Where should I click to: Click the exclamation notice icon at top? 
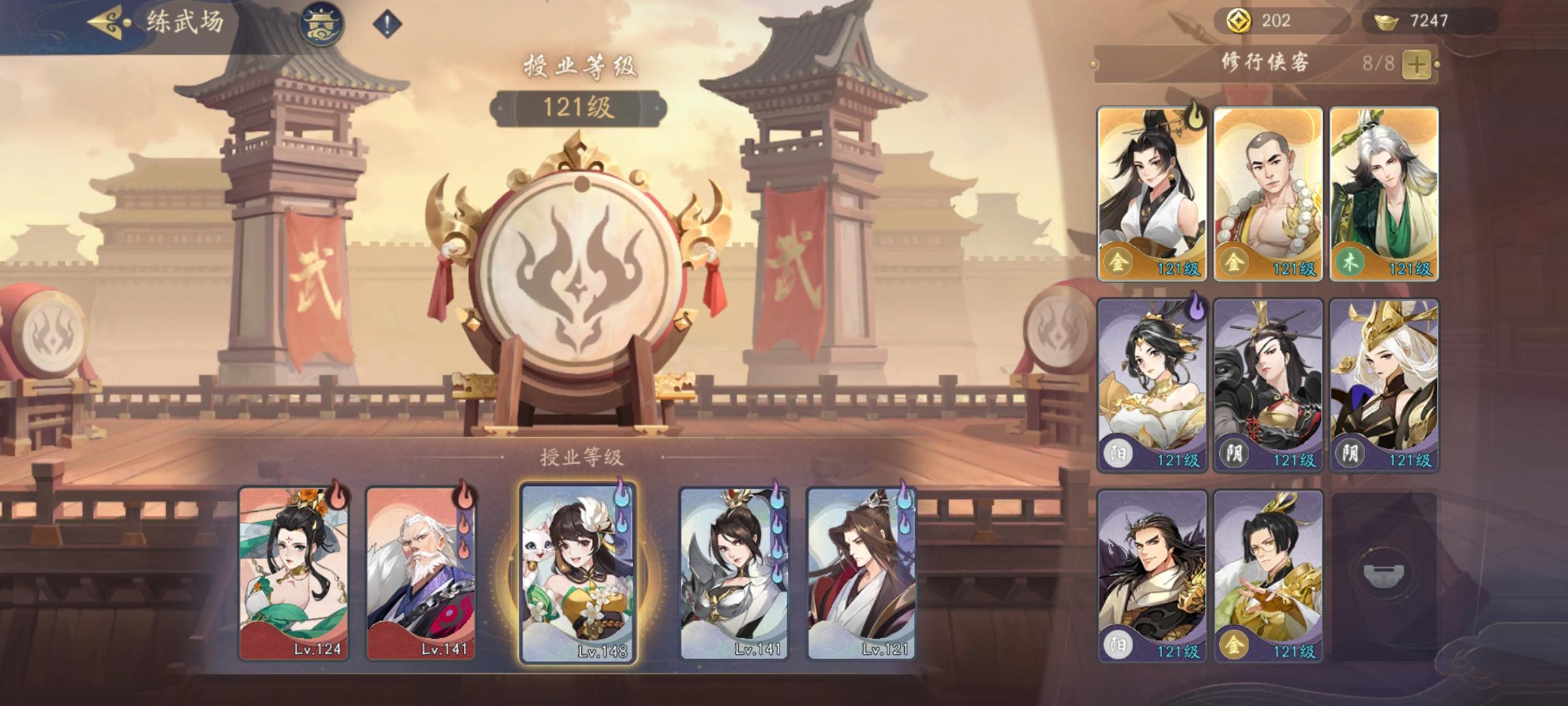[x=384, y=23]
